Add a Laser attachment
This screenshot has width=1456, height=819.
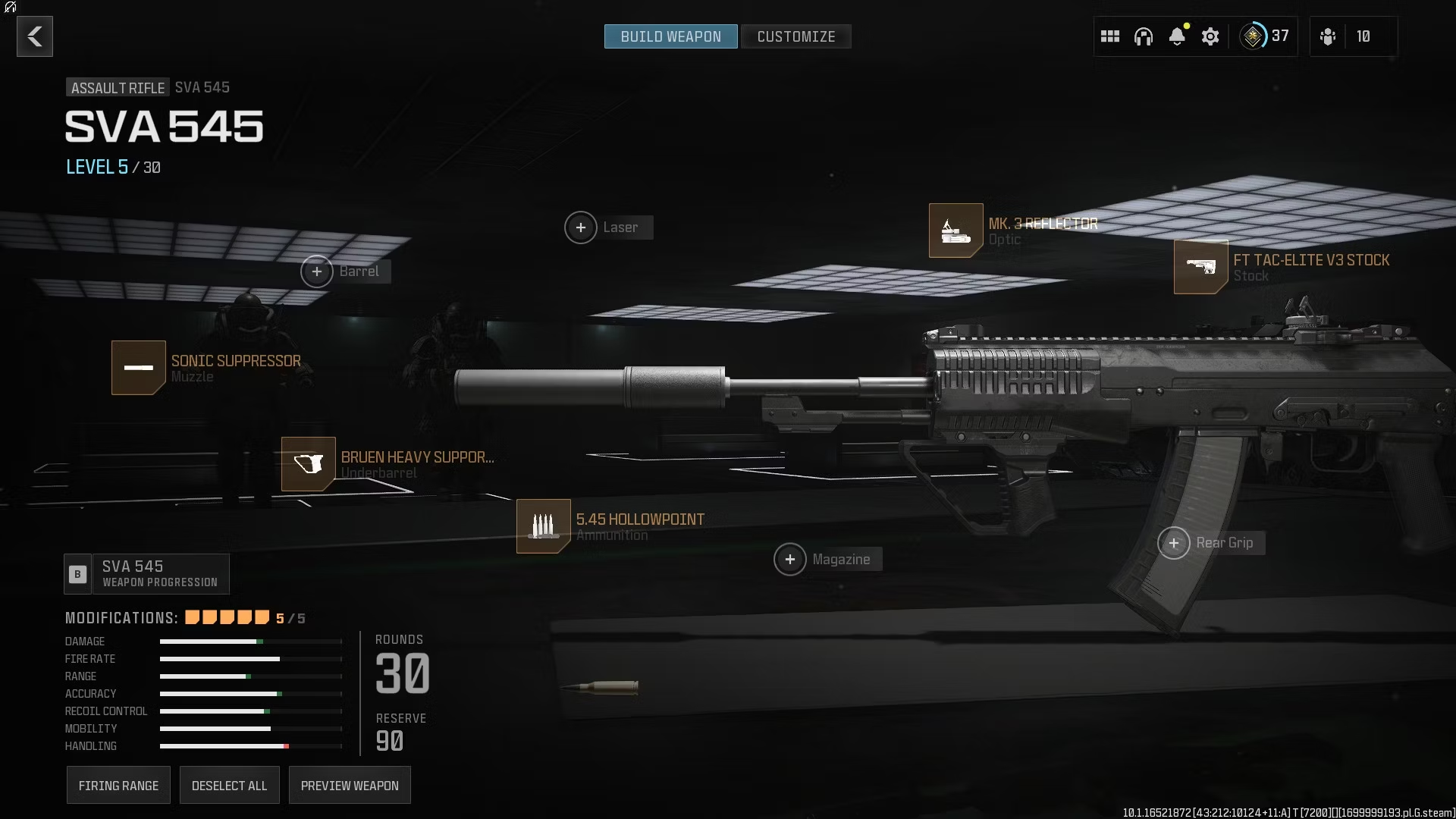pos(581,227)
